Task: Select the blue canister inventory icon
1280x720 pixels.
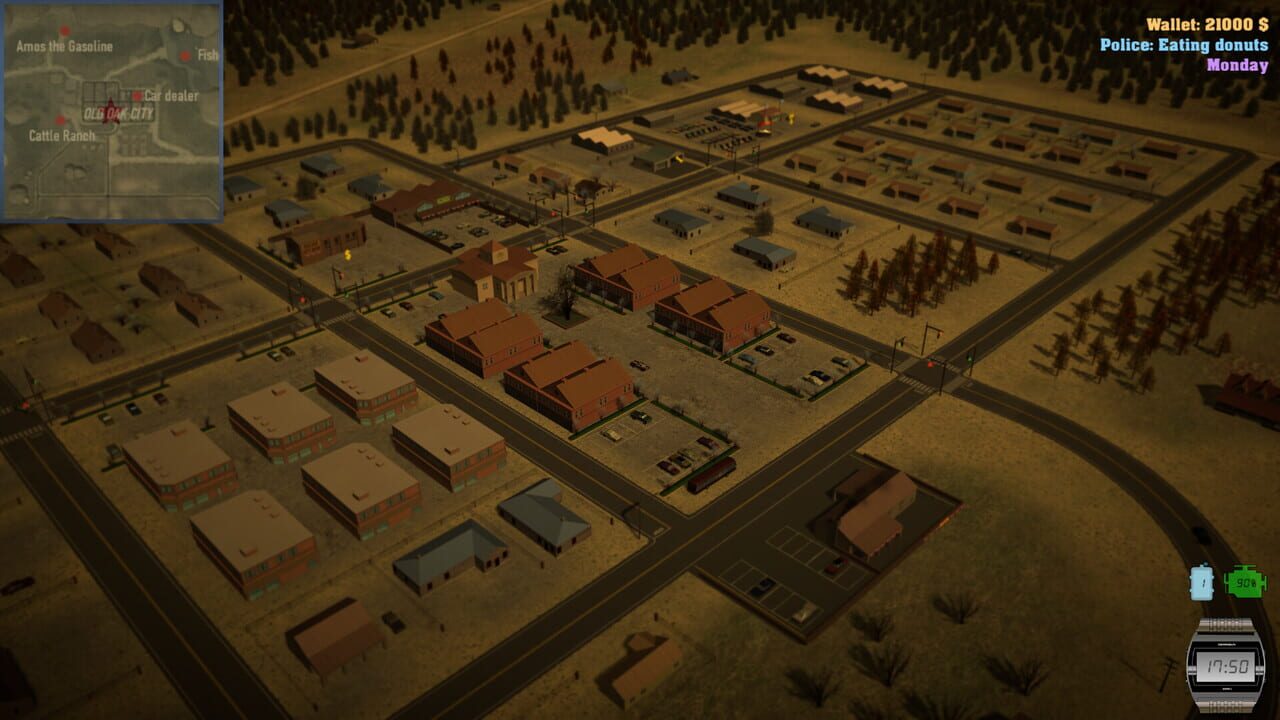Action: tap(1201, 582)
